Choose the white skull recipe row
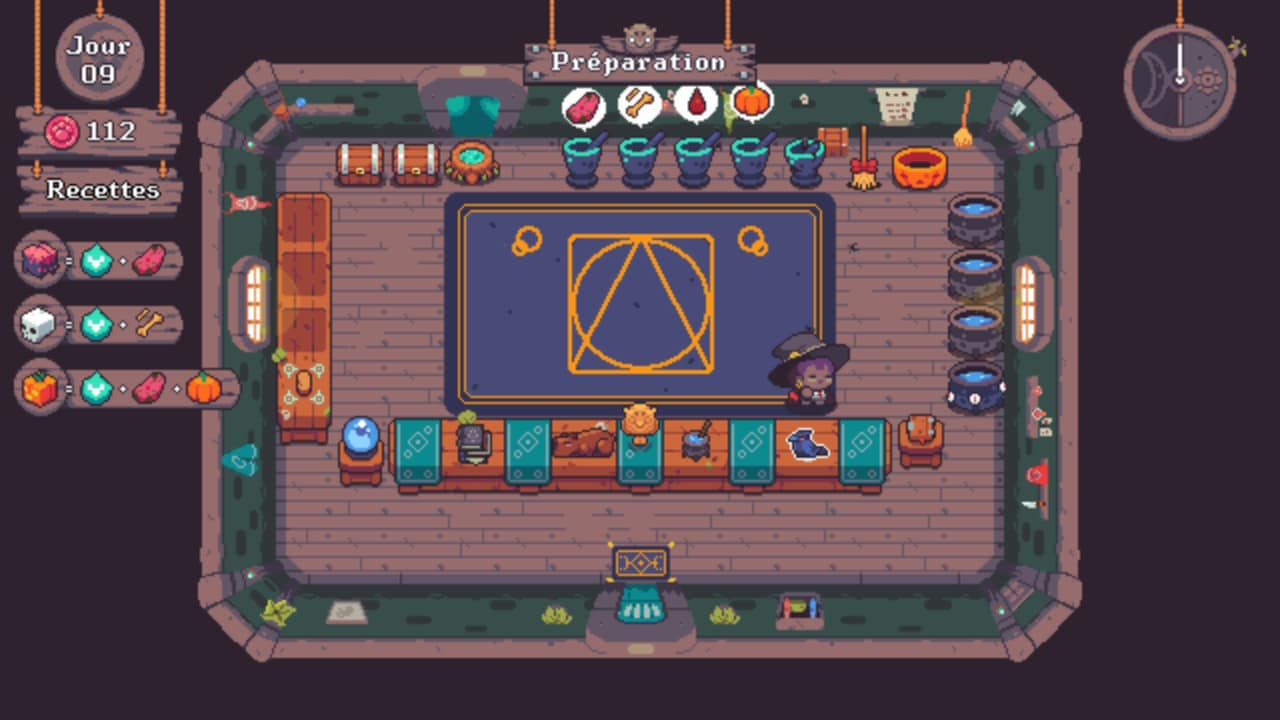1280x720 pixels. pos(100,324)
